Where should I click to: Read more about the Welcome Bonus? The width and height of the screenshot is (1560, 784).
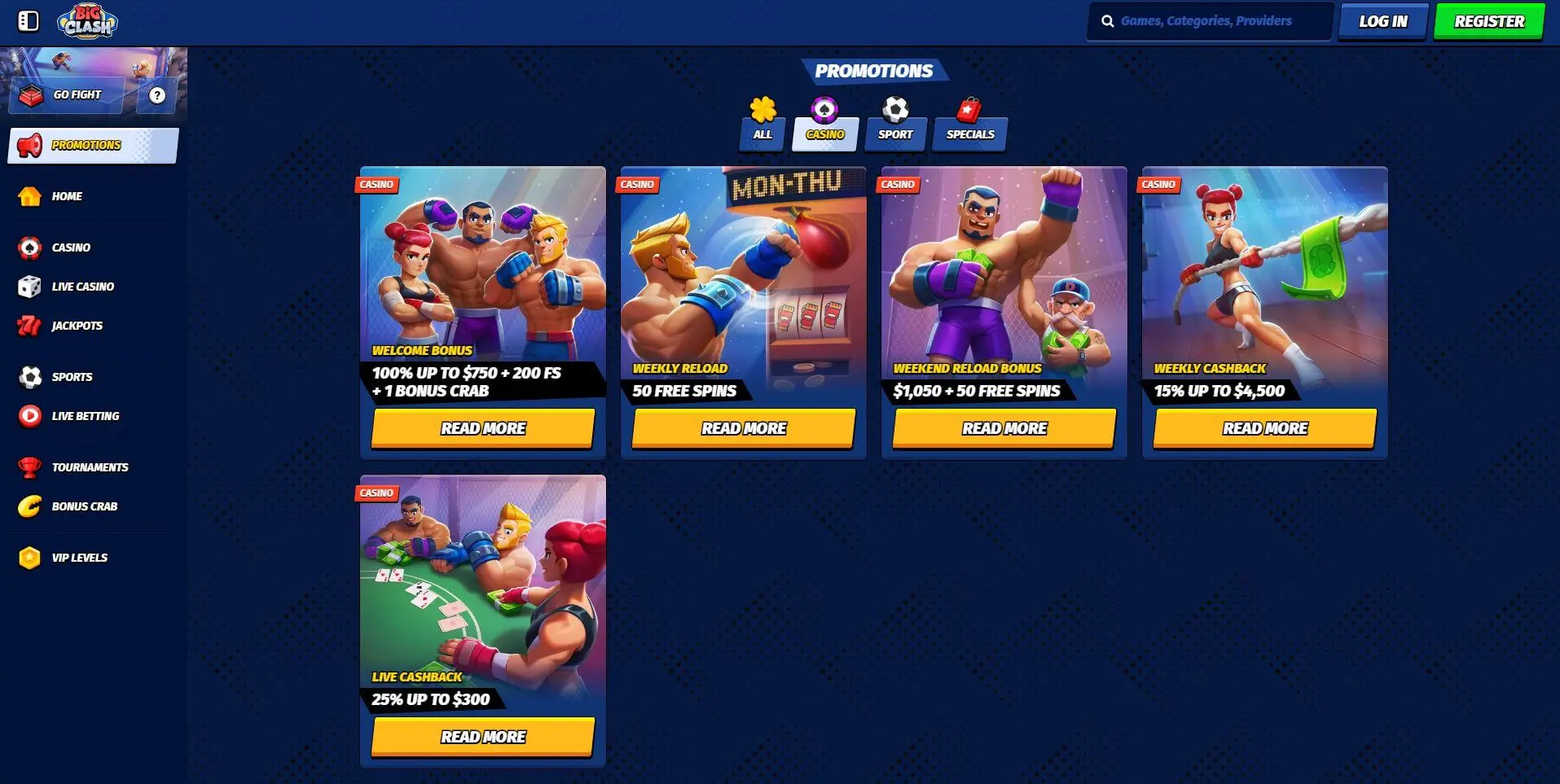[x=483, y=428]
